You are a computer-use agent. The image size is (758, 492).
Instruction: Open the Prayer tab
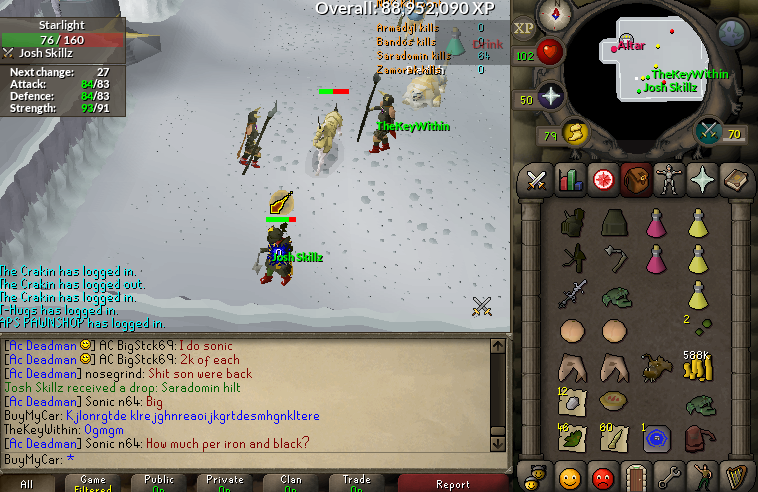(x=702, y=180)
